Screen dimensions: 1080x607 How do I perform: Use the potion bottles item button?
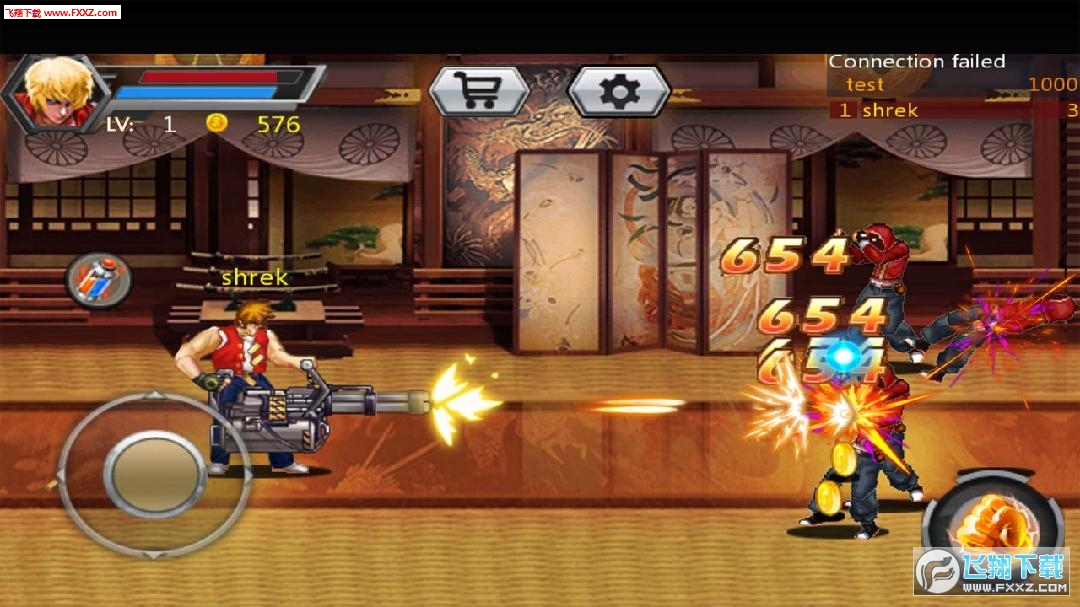(99, 279)
